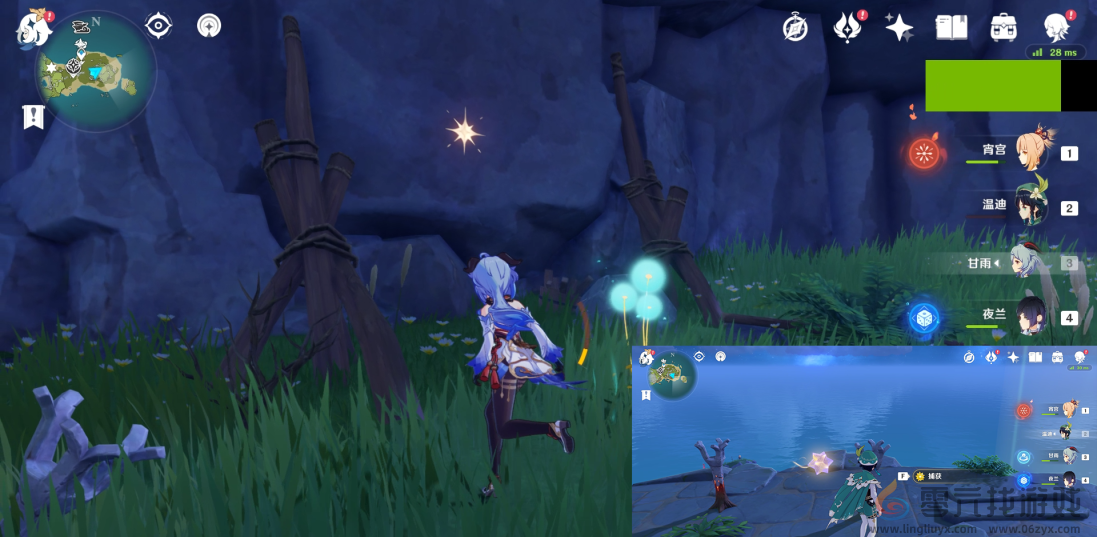Screen dimensions: 1097x537
Task: Open the compass icon in main top bar
Action: (795, 28)
